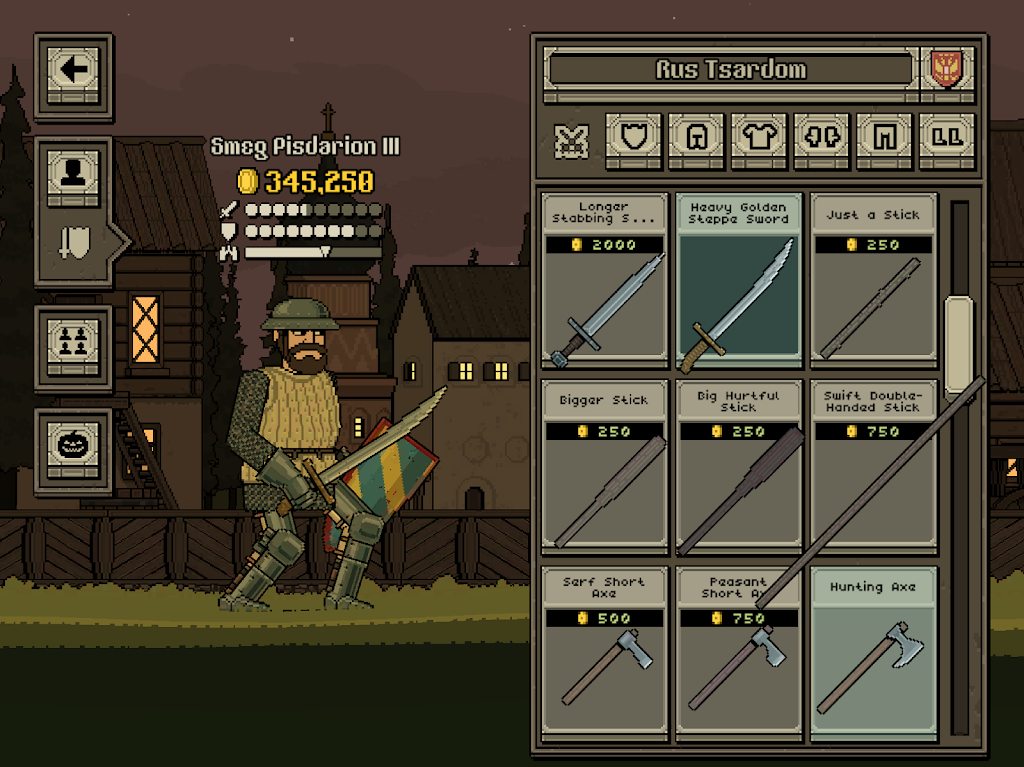Select the sword and shield equipment tab
This screenshot has width=1024, height=767.
coord(74,242)
